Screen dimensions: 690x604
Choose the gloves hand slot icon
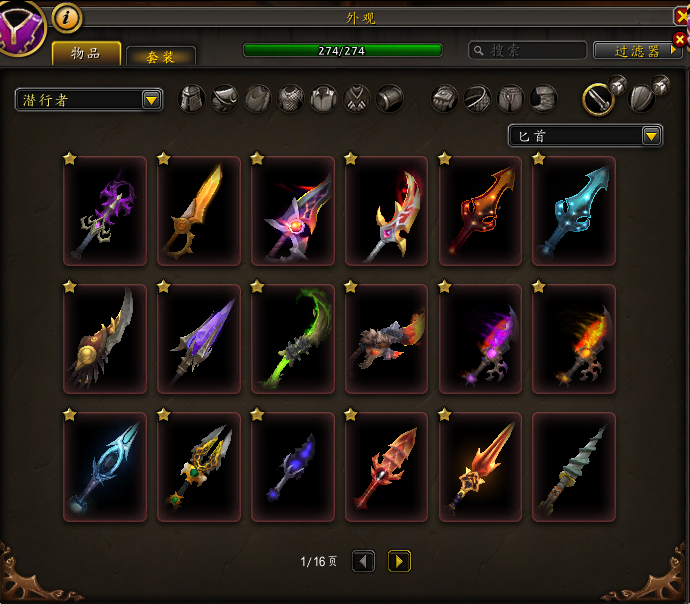[x=445, y=98]
